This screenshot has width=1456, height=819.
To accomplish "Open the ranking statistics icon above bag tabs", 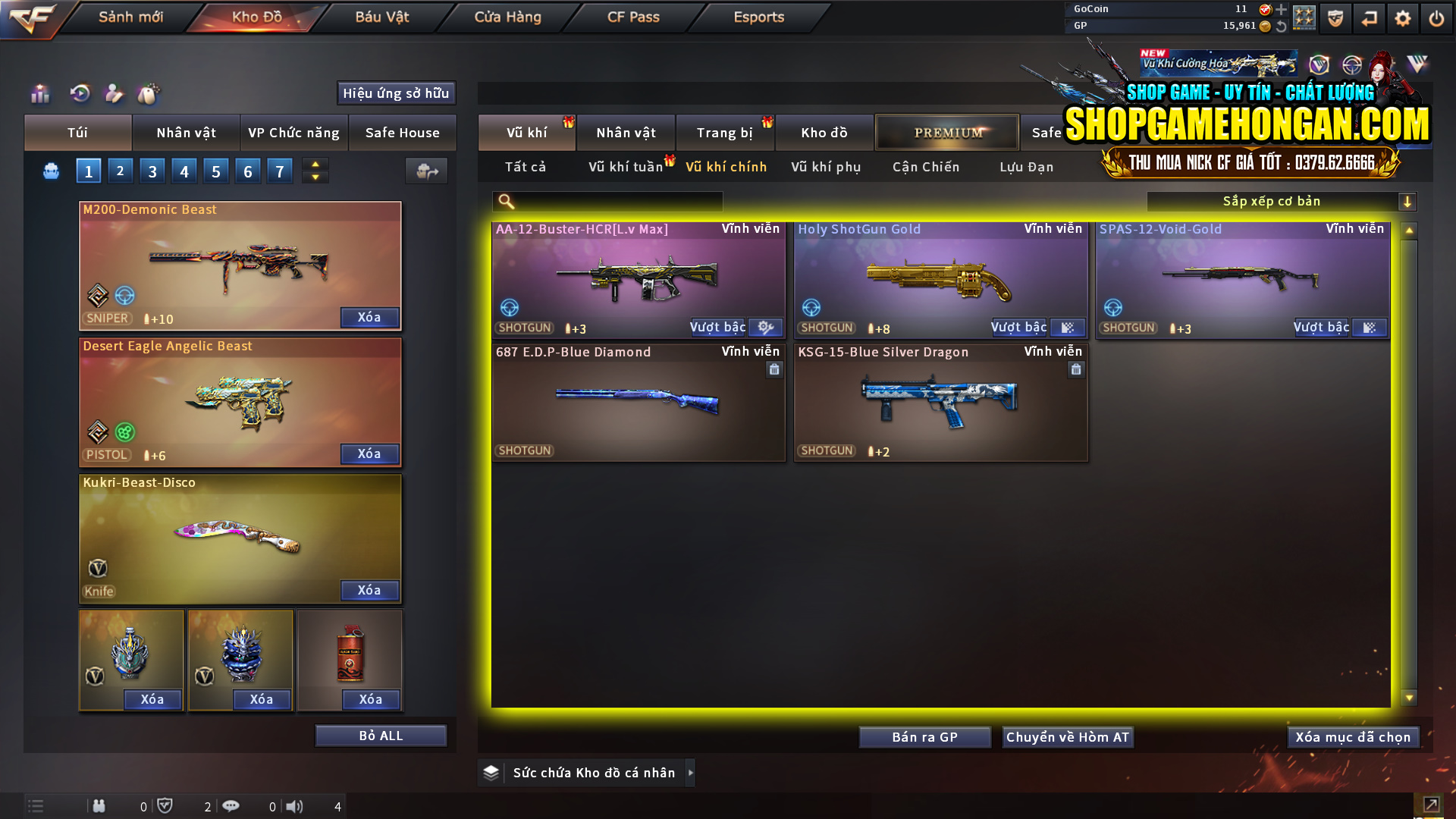I will [39, 94].
